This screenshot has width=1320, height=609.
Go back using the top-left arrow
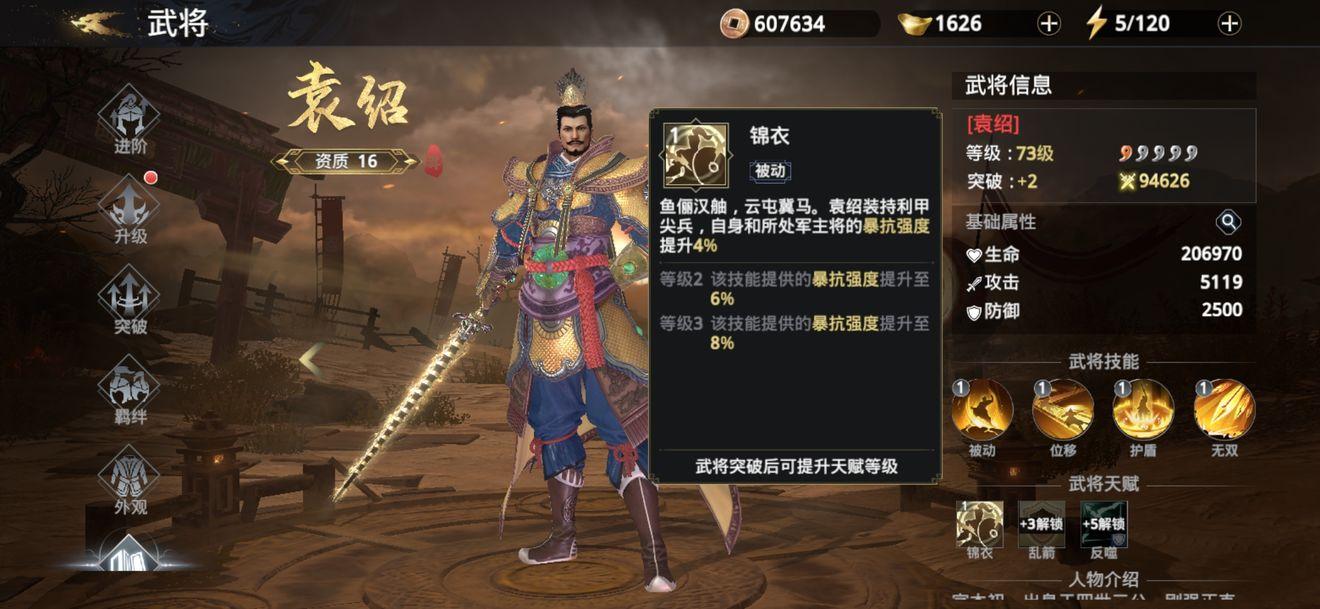(x=97, y=23)
